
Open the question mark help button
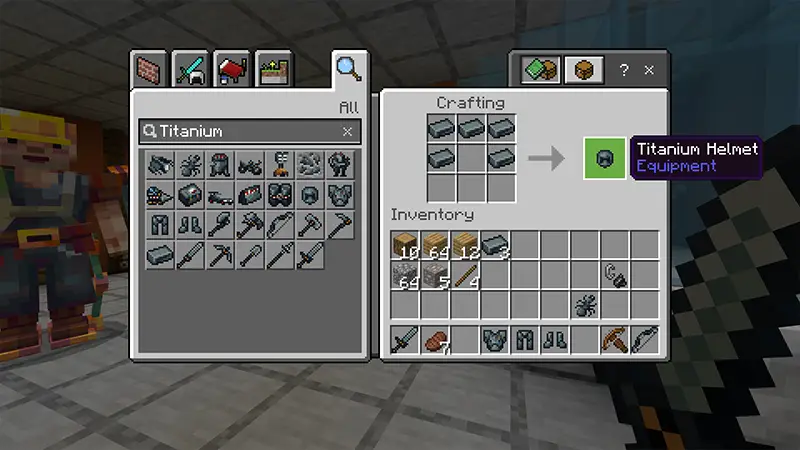[x=624, y=70]
